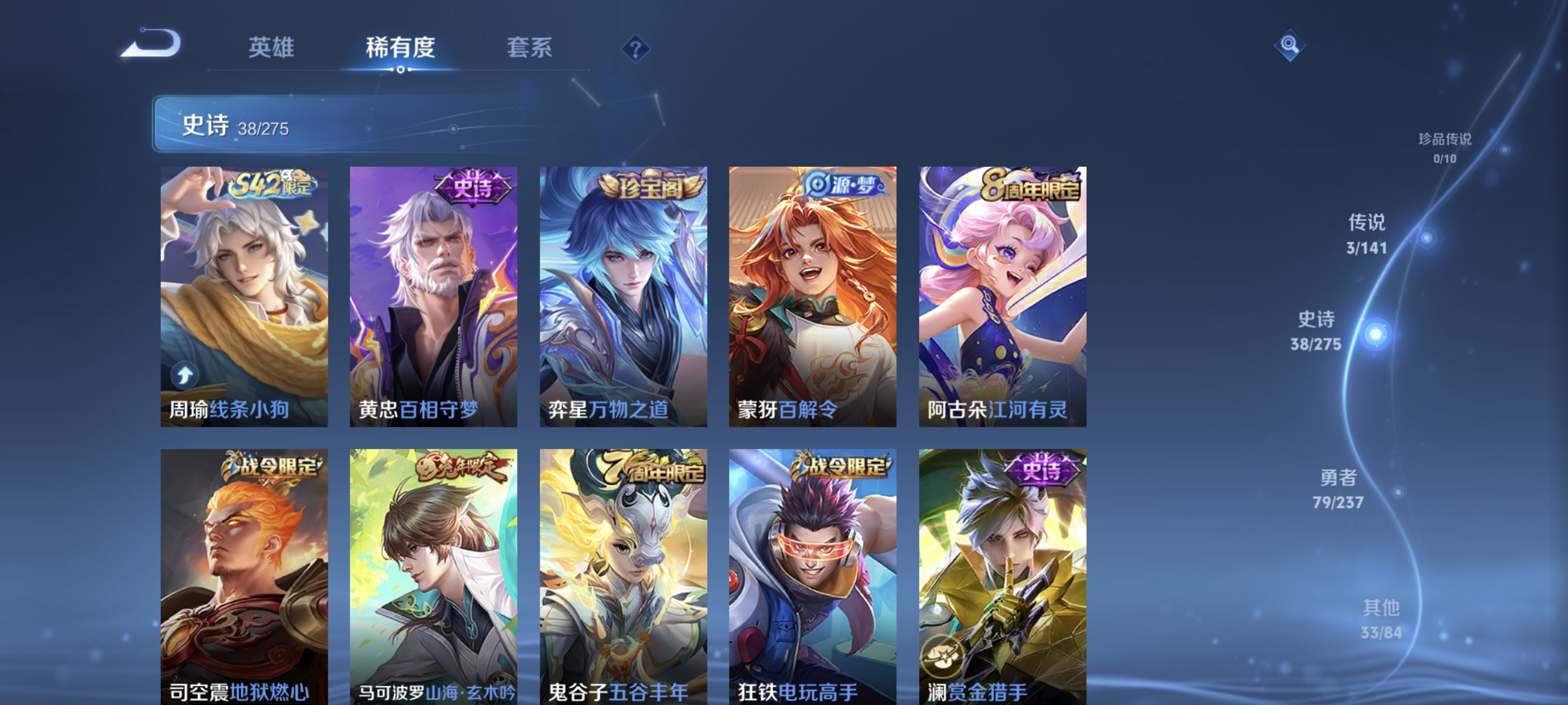Select the 稀有度 tab
1568x705 pixels.
click(x=401, y=49)
